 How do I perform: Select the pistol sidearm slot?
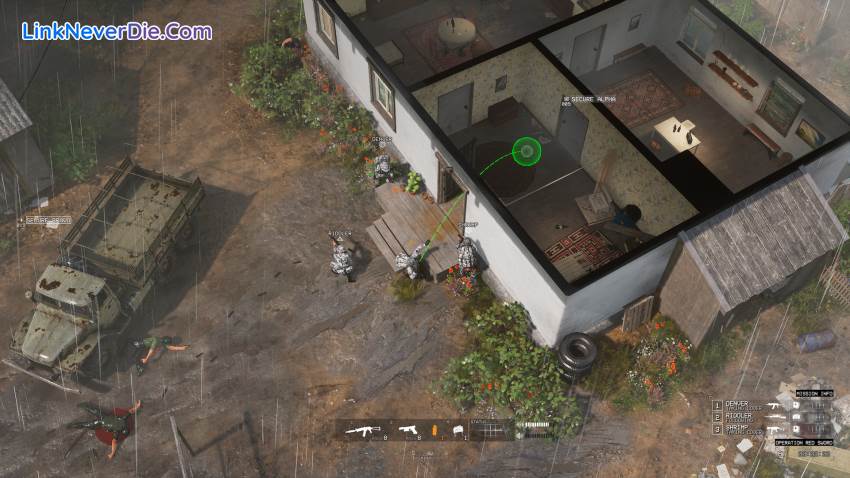408,430
